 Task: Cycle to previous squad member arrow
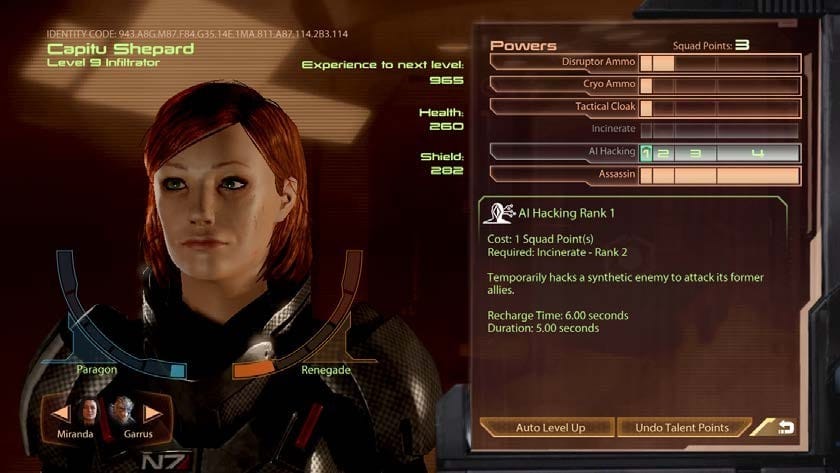(61, 412)
